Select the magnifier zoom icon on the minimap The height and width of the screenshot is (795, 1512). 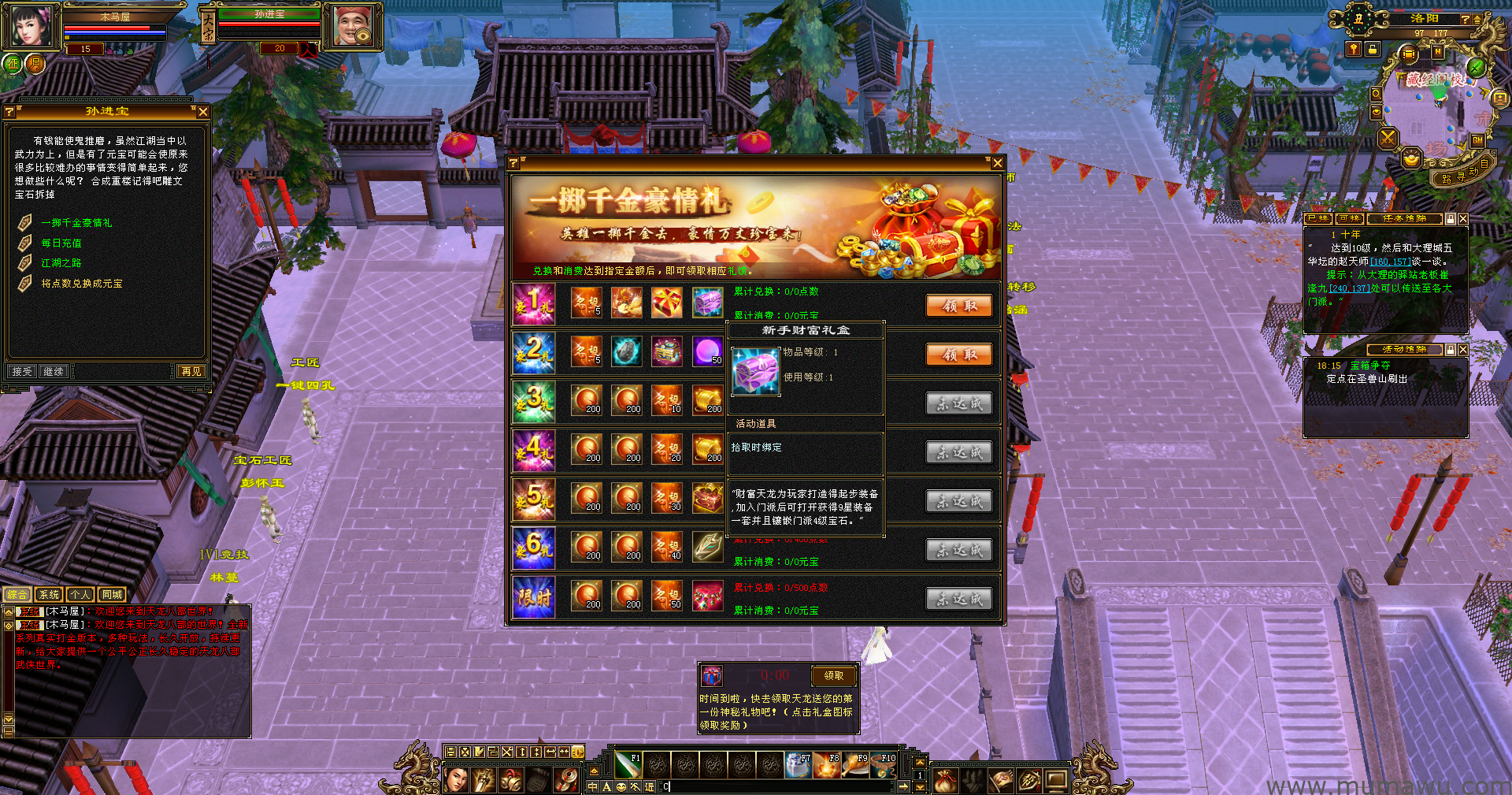click(1377, 95)
